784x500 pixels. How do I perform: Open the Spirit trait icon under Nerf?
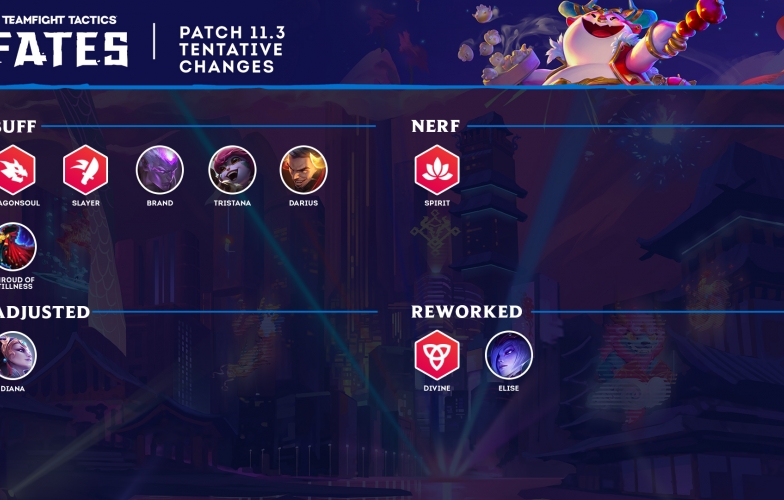437,169
